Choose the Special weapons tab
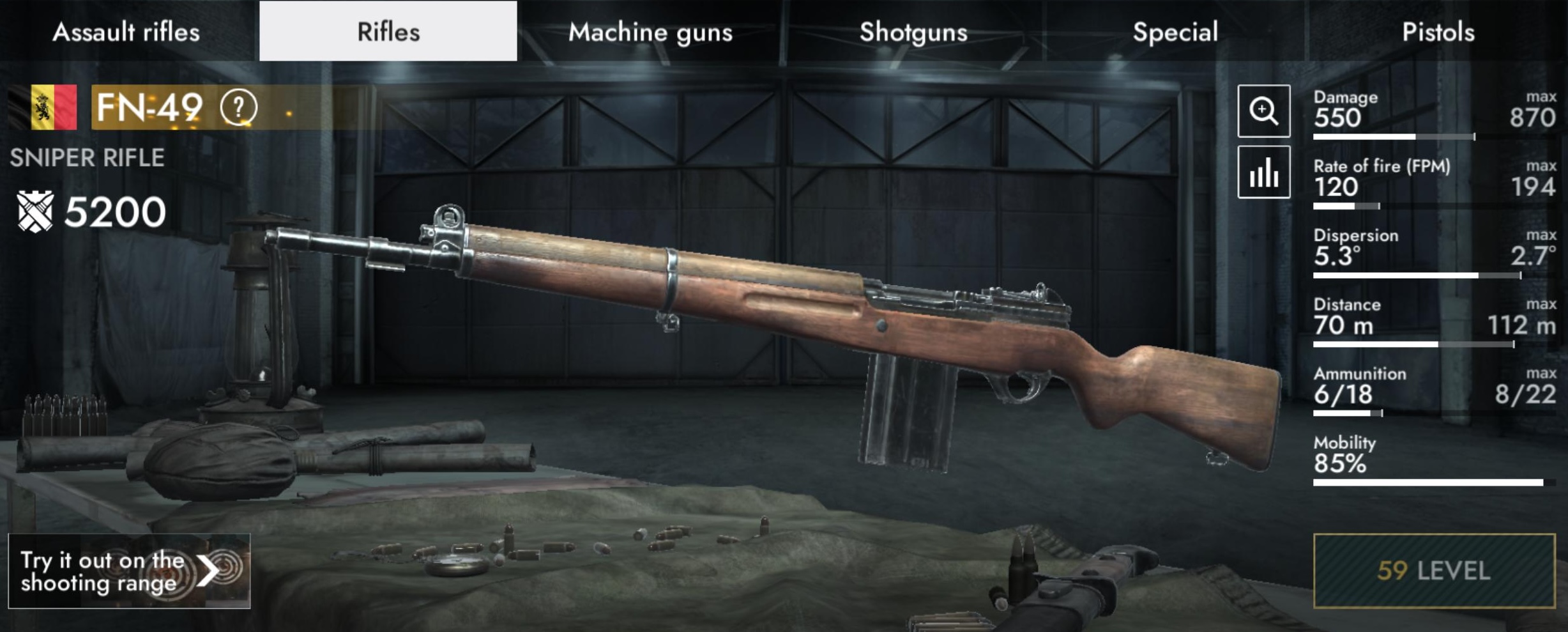This screenshot has height=632, width=1568. [1175, 31]
